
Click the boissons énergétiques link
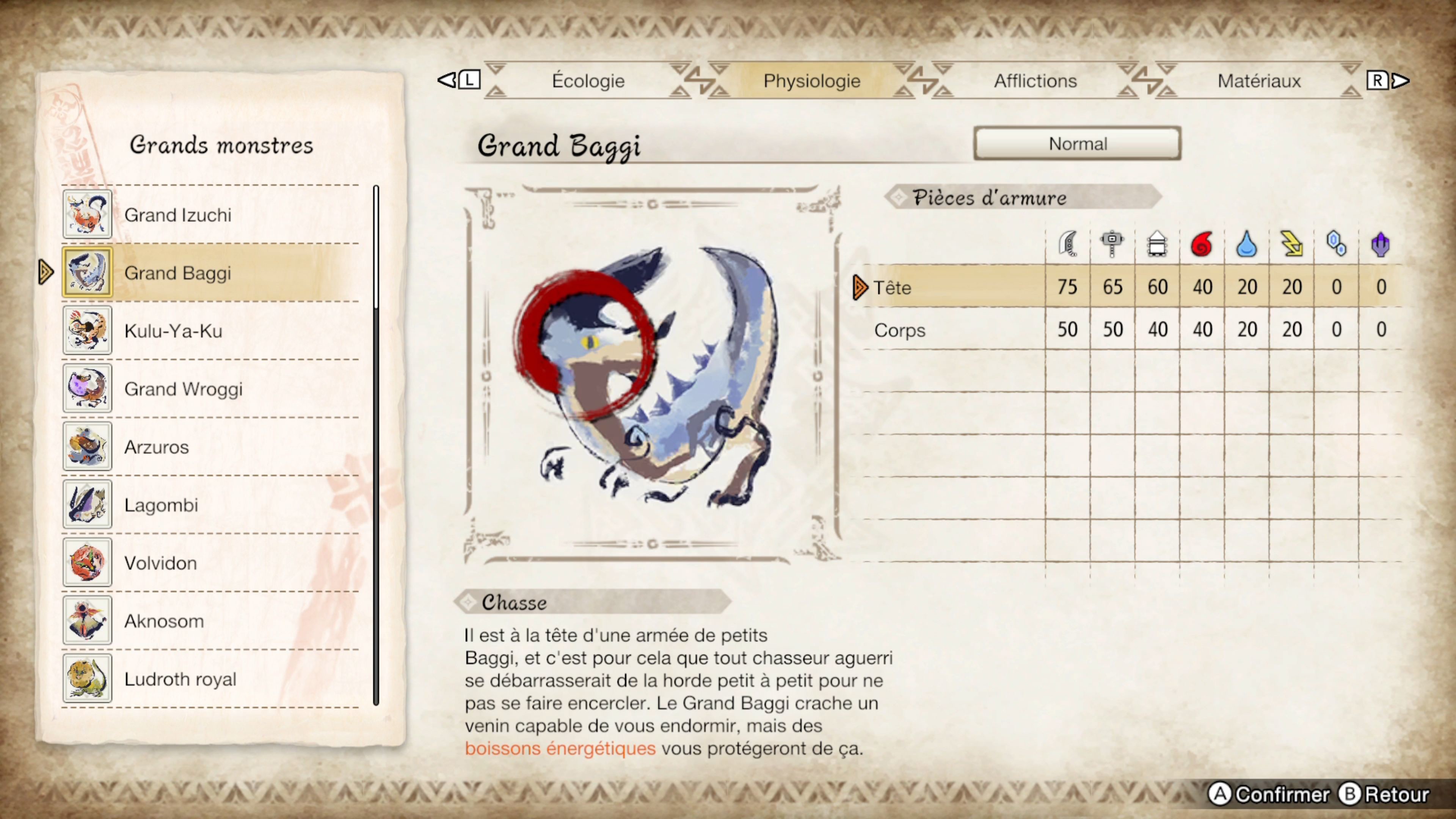click(560, 748)
